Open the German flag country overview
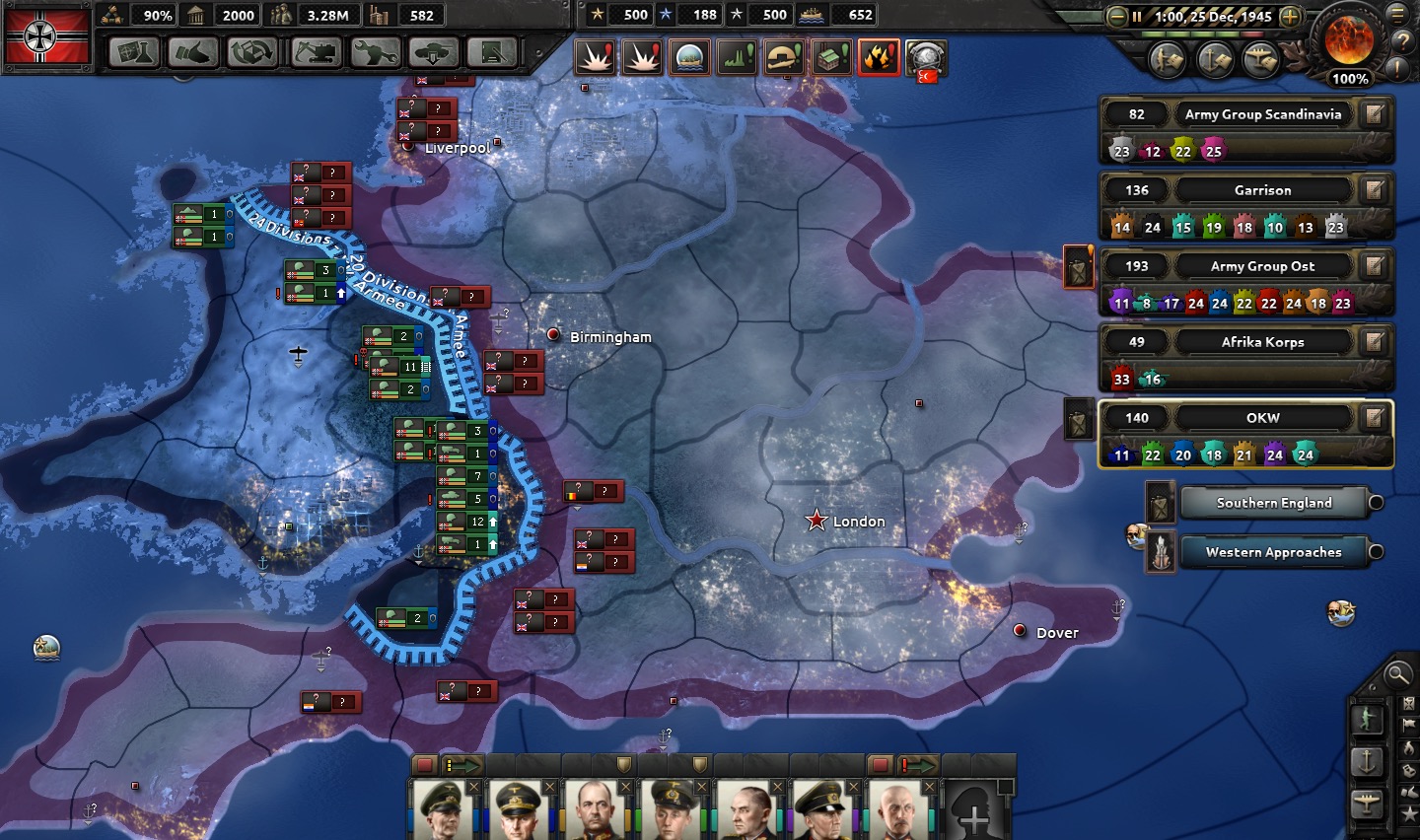The image size is (1420, 840). click(47, 38)
